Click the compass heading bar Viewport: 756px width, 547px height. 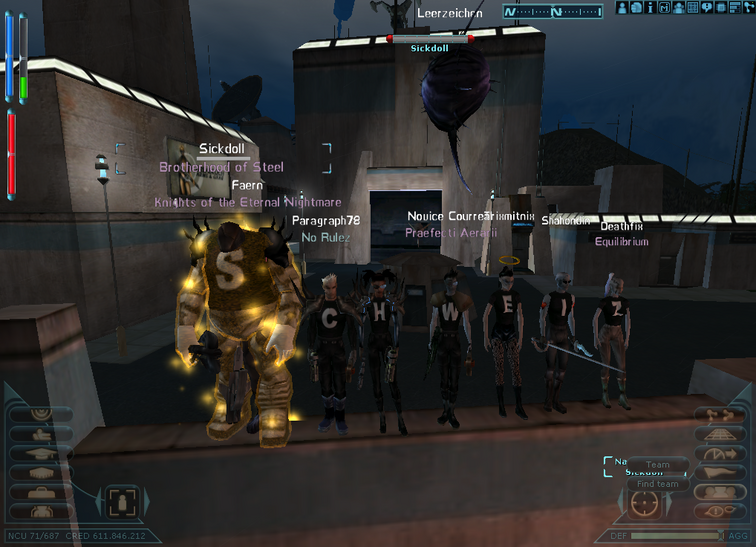tap(553, 11)
